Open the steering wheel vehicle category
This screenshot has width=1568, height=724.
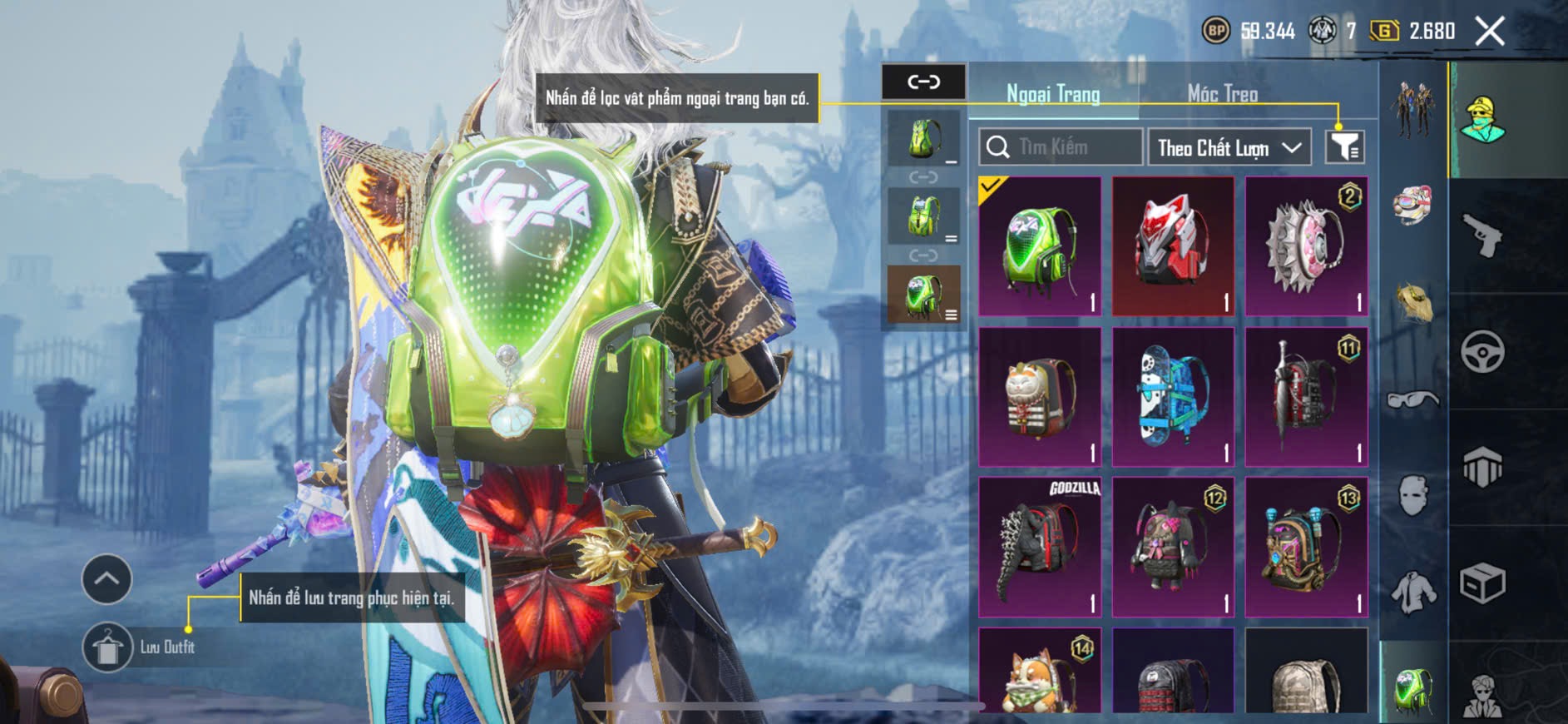[x=1482, y=351]
